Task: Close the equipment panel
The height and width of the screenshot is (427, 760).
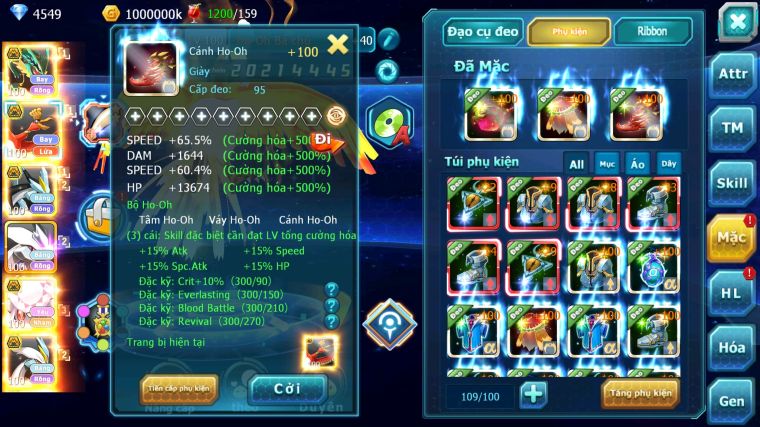Action: pyautogui.click(x=736, y=22)
